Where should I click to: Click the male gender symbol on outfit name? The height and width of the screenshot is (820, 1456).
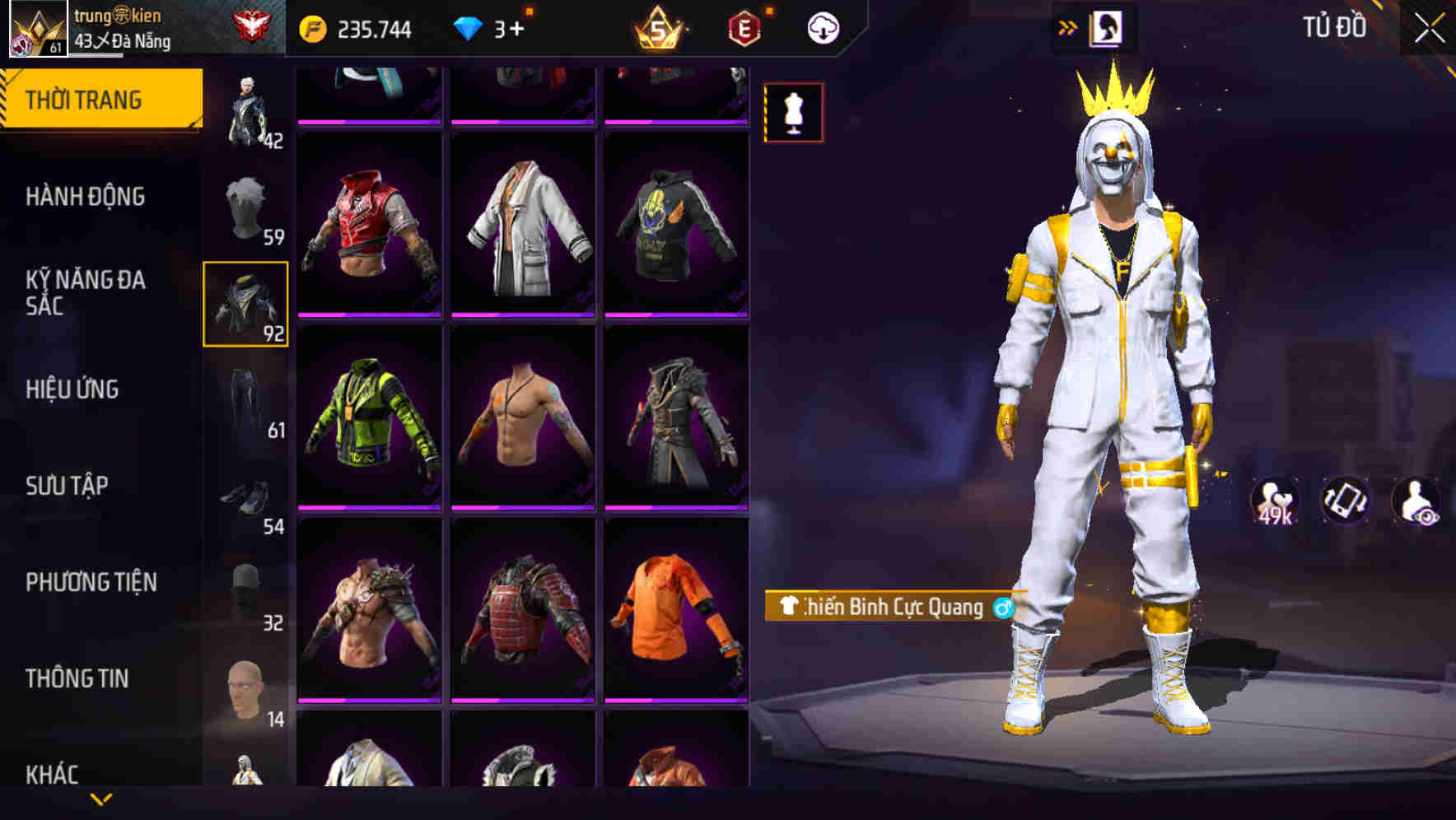[x=1003, y=608]
